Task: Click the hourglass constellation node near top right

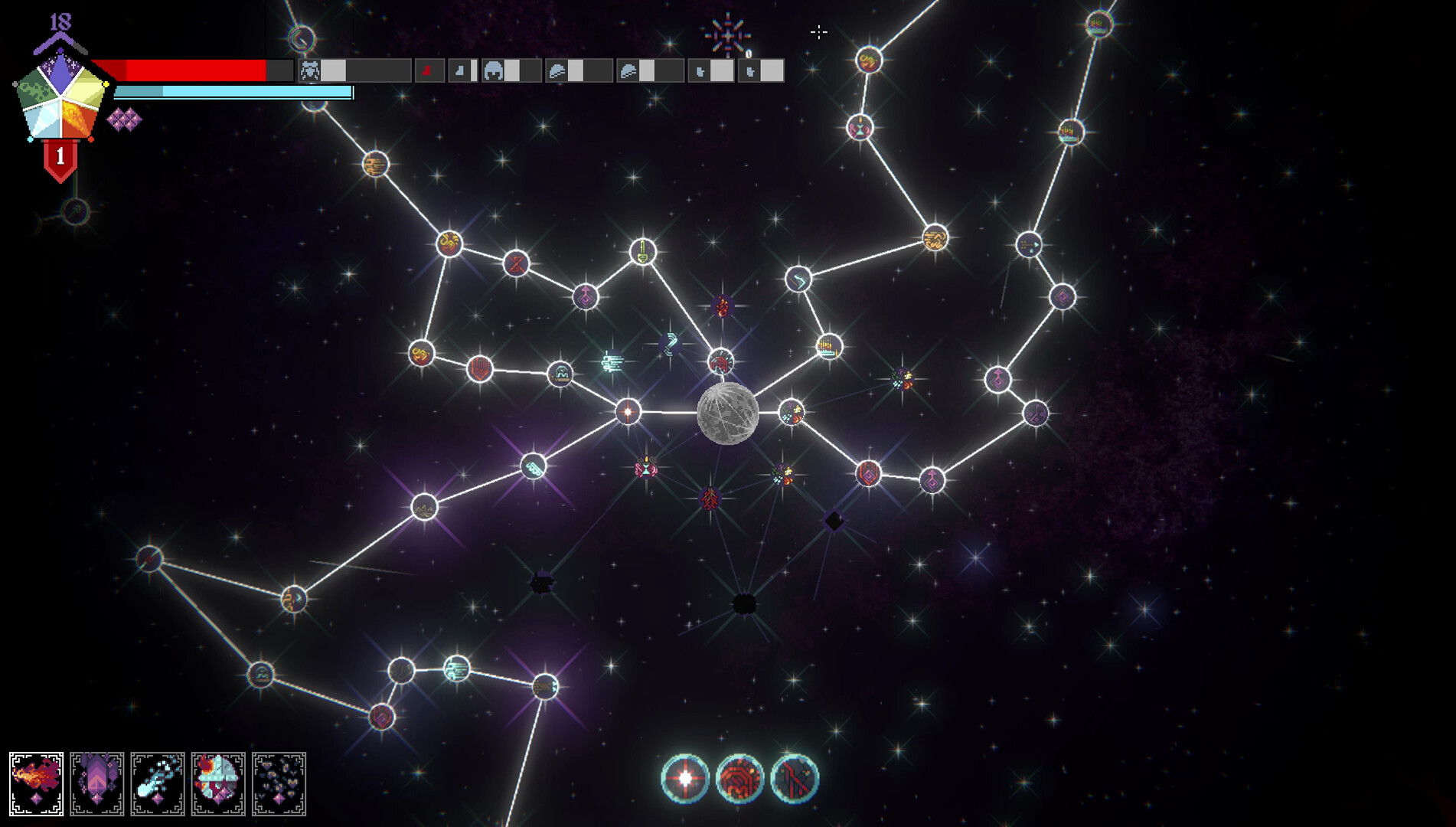Action: (x=860, y=128)
